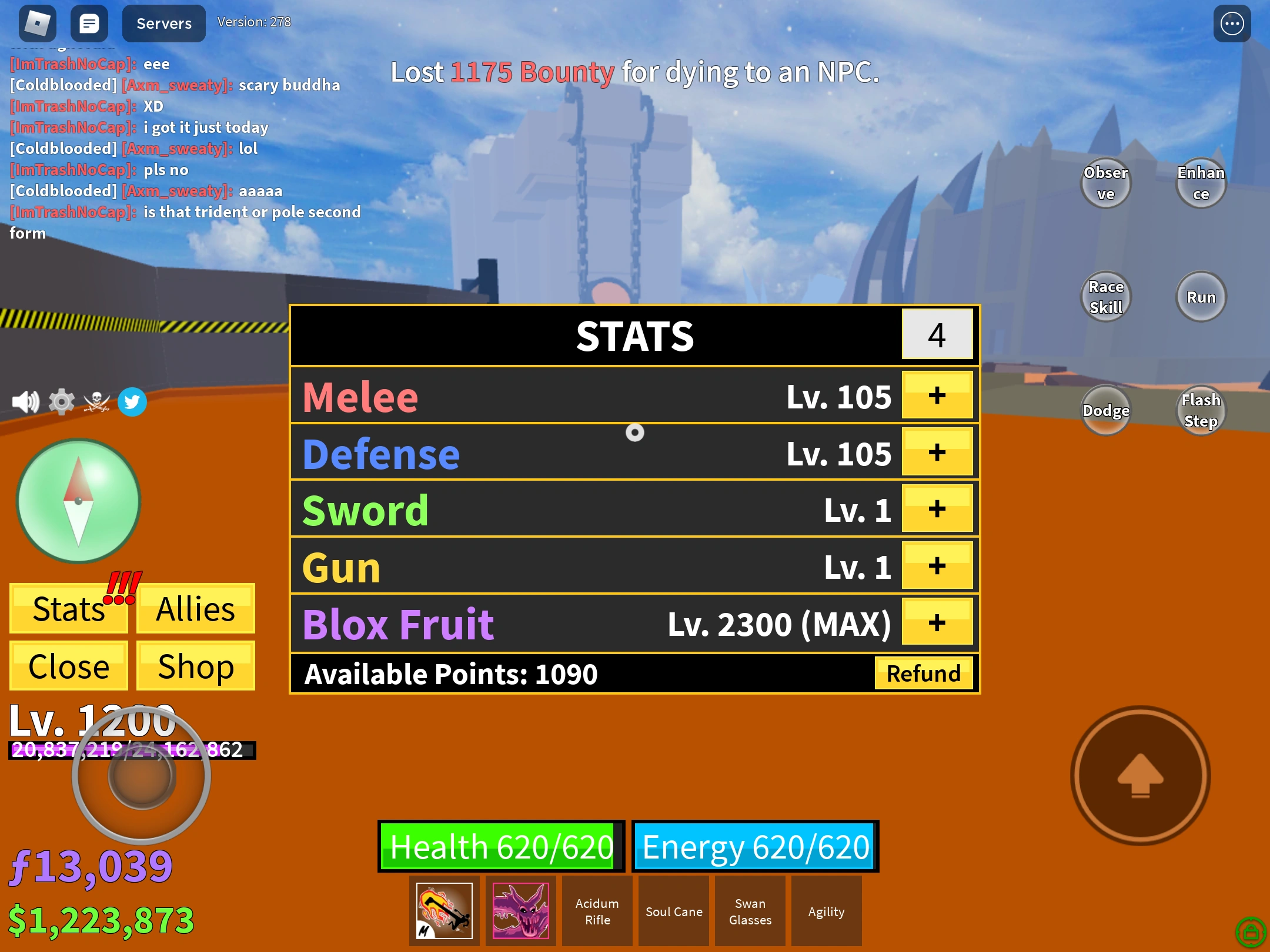Switch to the Allies tab
Image resolution: width=1270 pixels, height=952 pixels.
[x=195, y=609]
